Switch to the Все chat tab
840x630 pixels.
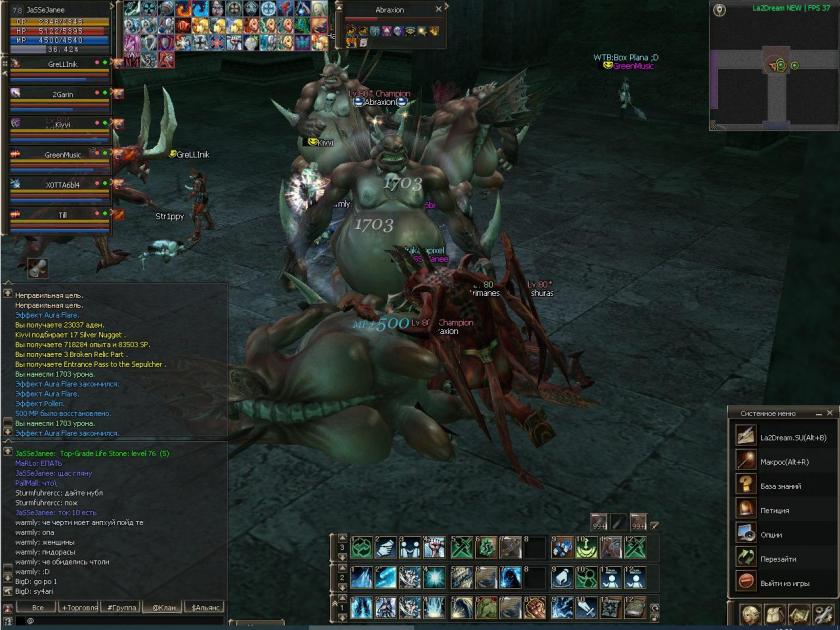tap(37, 607)
